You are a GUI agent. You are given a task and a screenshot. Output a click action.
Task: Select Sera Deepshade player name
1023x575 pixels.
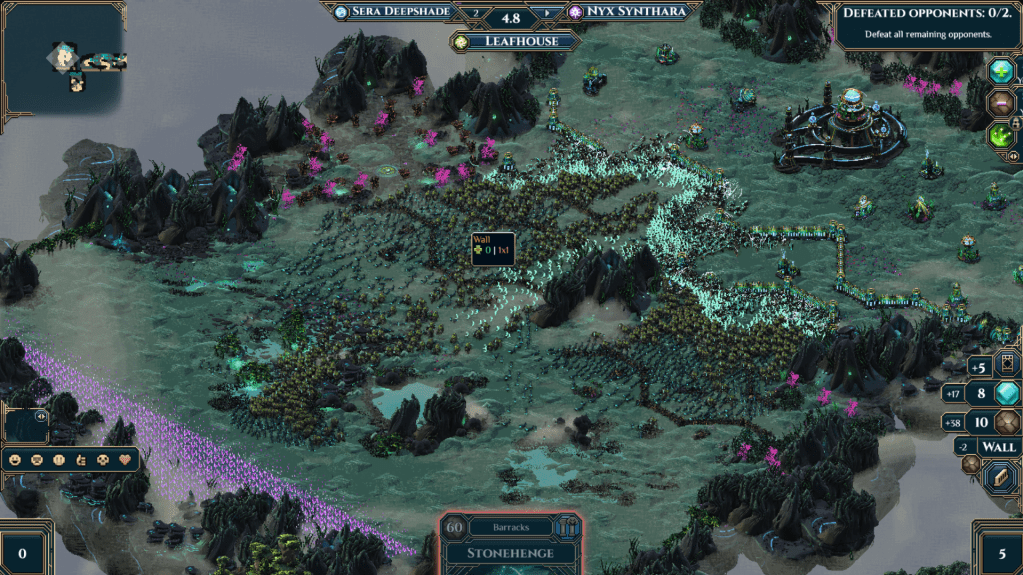[400, 12]
